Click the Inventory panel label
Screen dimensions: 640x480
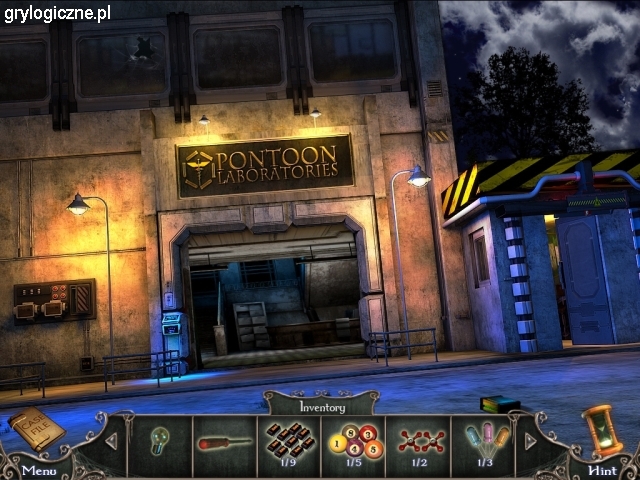pos(322,407)
